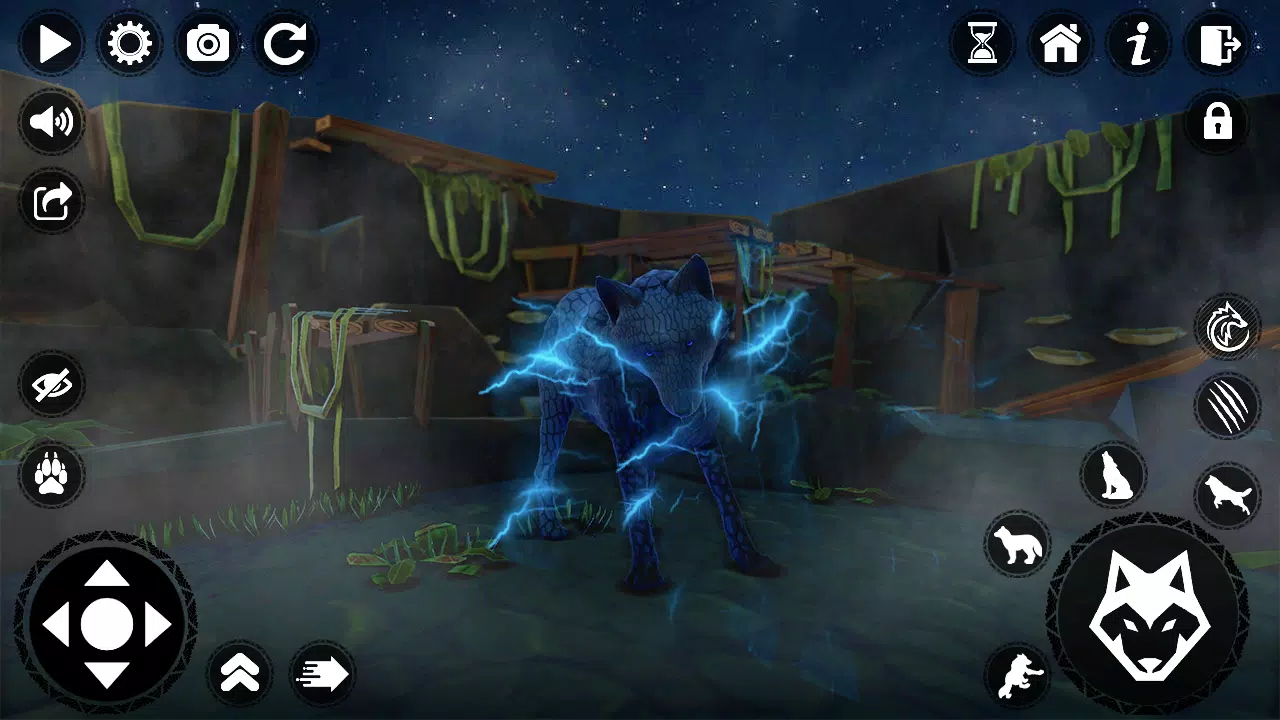Return home via the home icon

click(1061, 43)
